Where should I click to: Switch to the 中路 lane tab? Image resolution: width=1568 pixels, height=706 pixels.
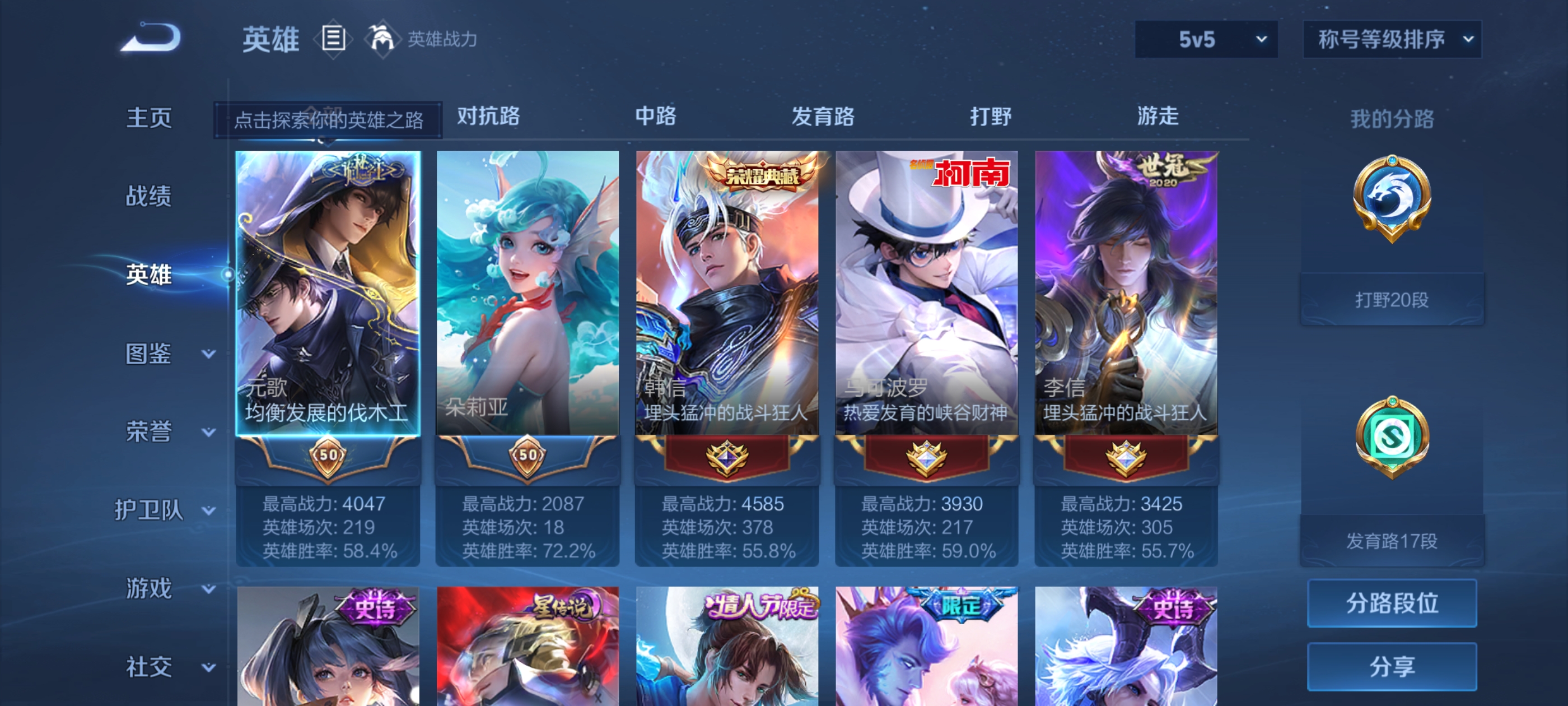(656, 117)
